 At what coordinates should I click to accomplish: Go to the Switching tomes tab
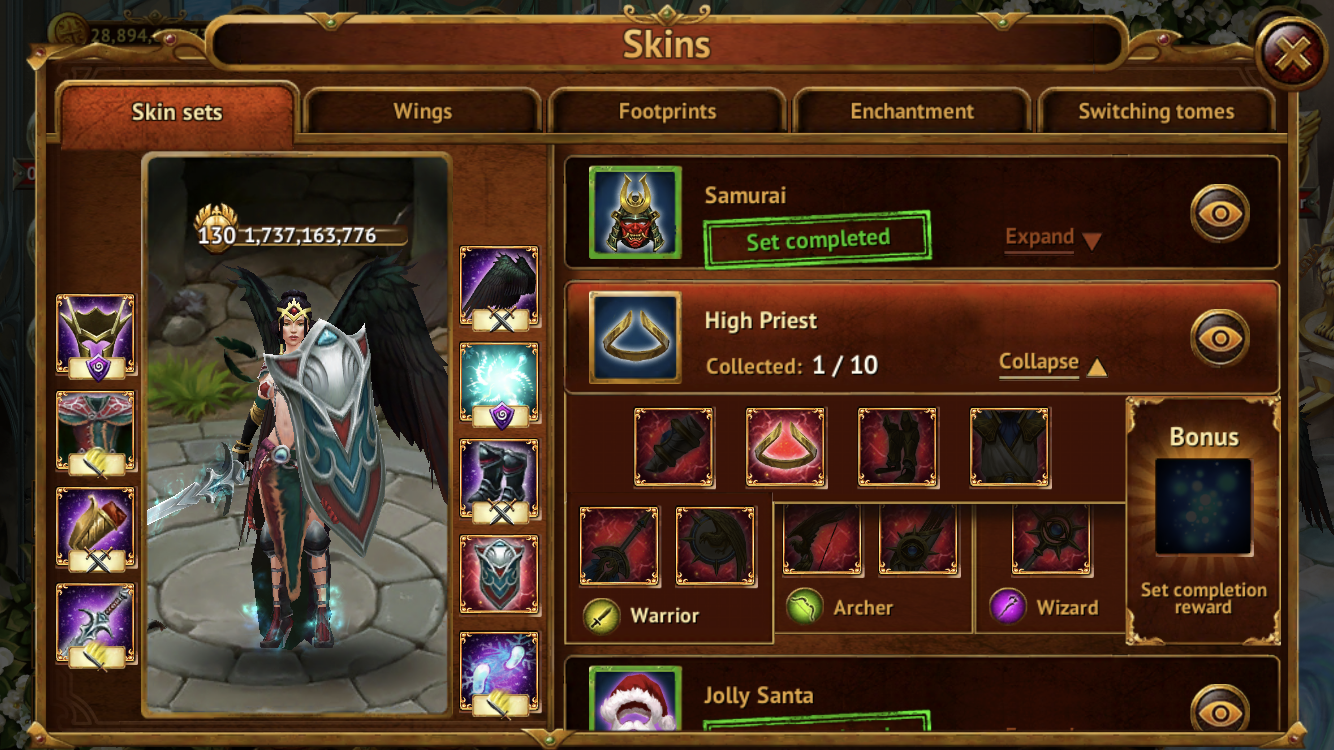point(1156,111)
